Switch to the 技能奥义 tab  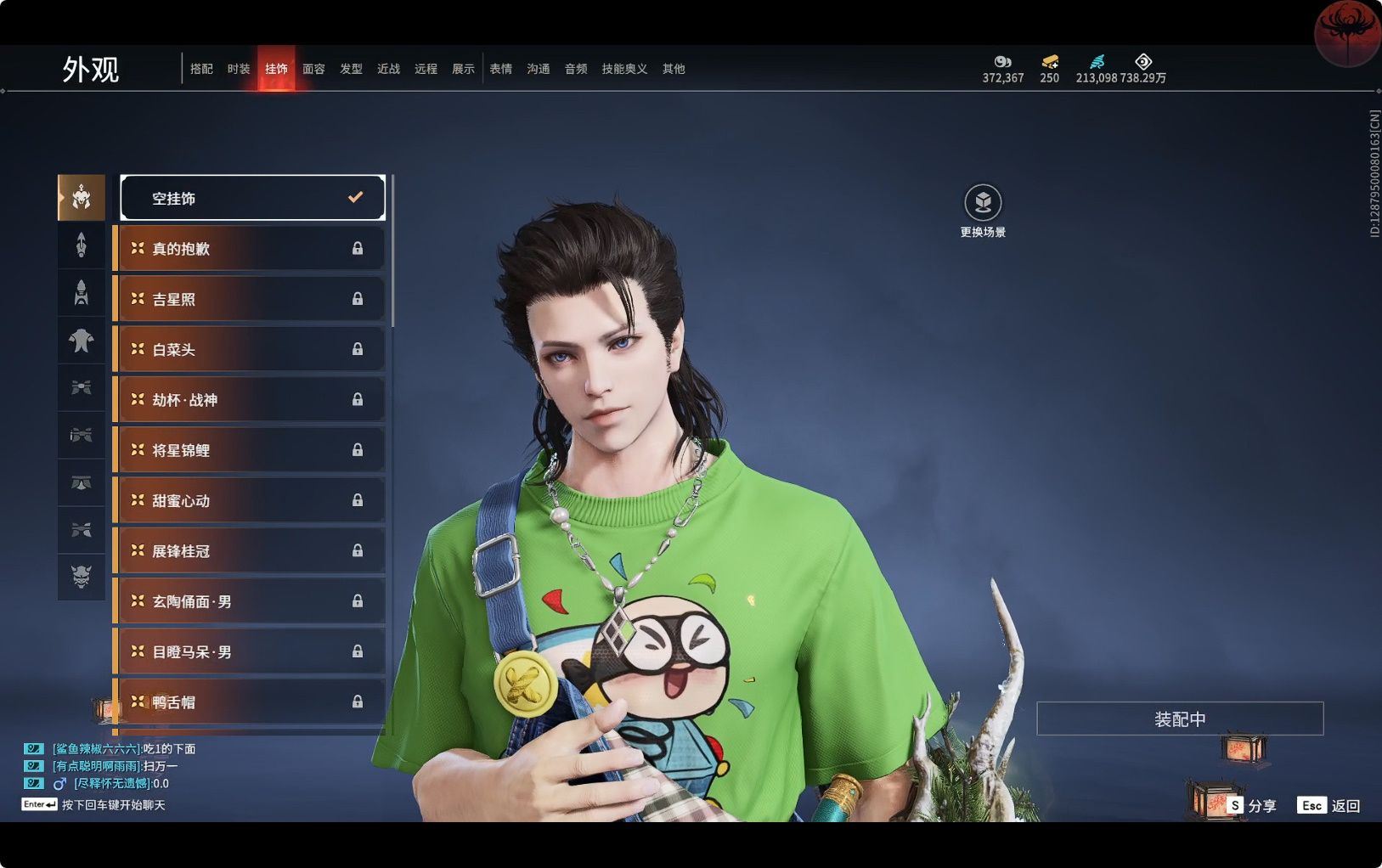624,69
